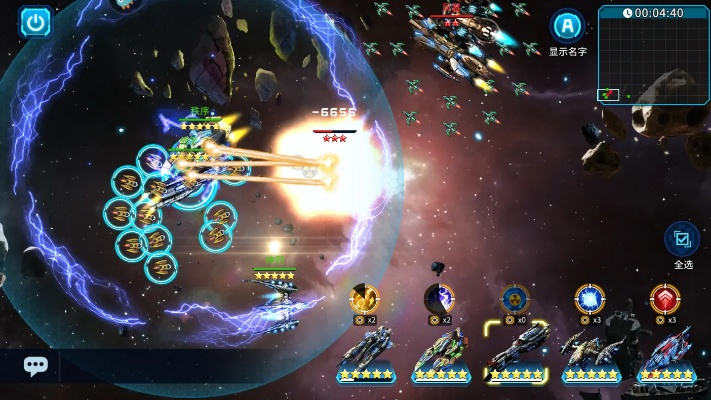711x400 pixels.
Task: Activate the purple lightning skill
Action: tap(440, 298)
